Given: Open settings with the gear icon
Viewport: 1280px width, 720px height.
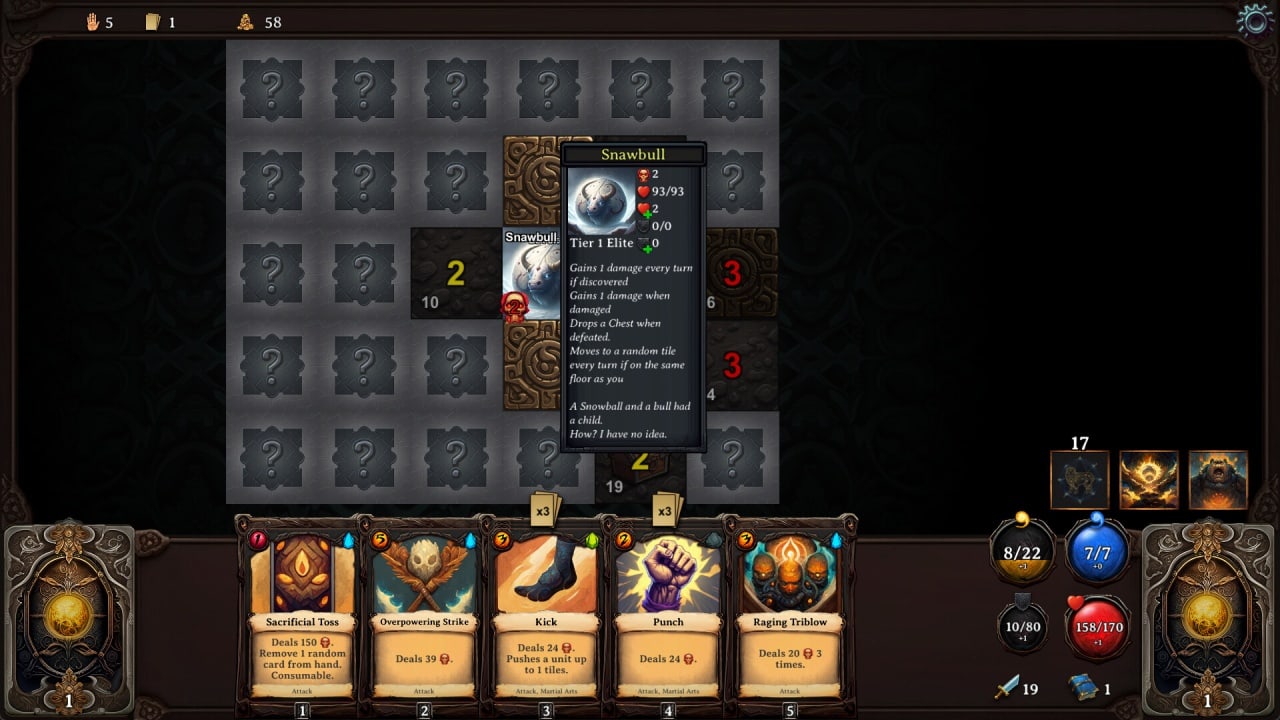Looking at the screenshot, I should [x=1254, y=20].
